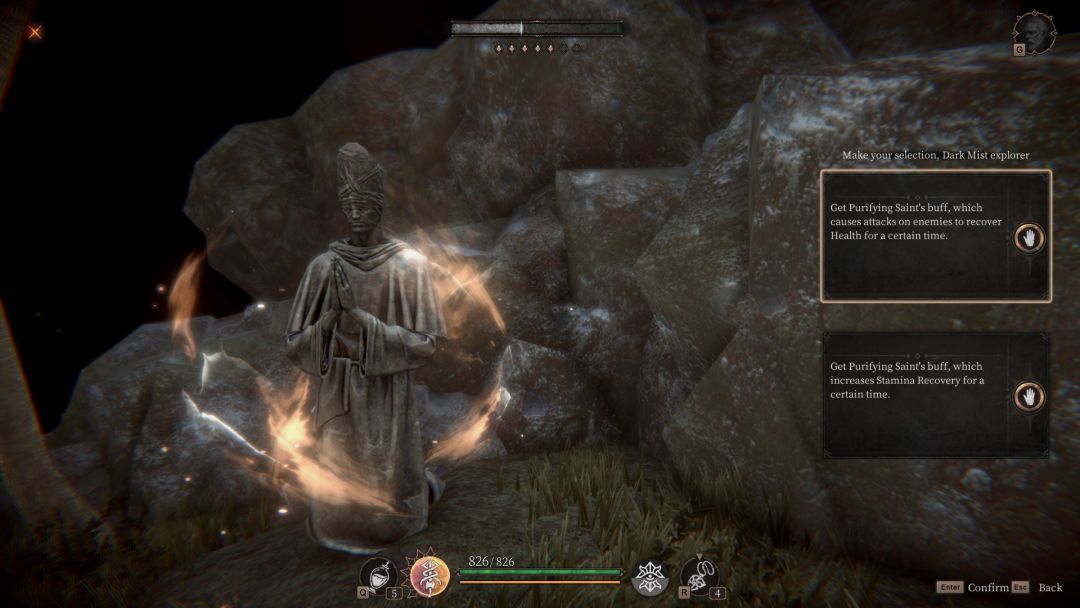Choose the buff that recovers Health on attacks
The image size is (1080, 608).
(x=935, y=236)
